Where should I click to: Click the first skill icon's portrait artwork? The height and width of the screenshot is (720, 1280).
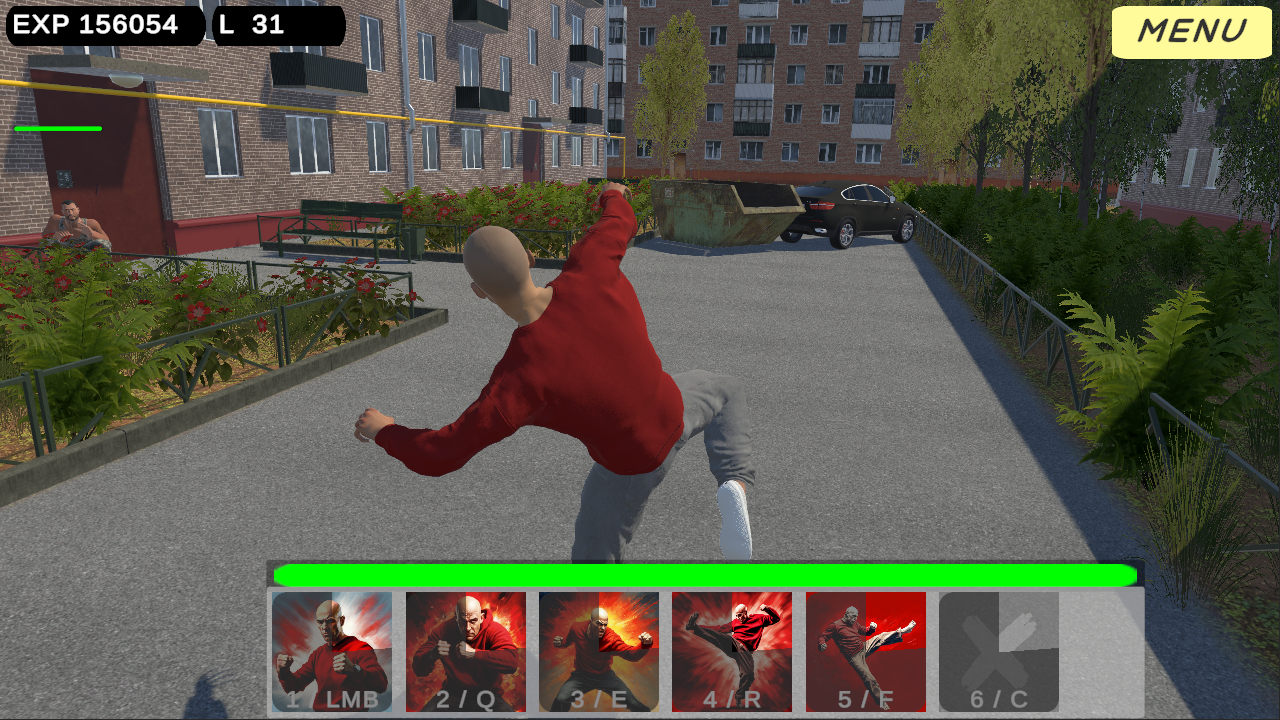coord(332,635)
